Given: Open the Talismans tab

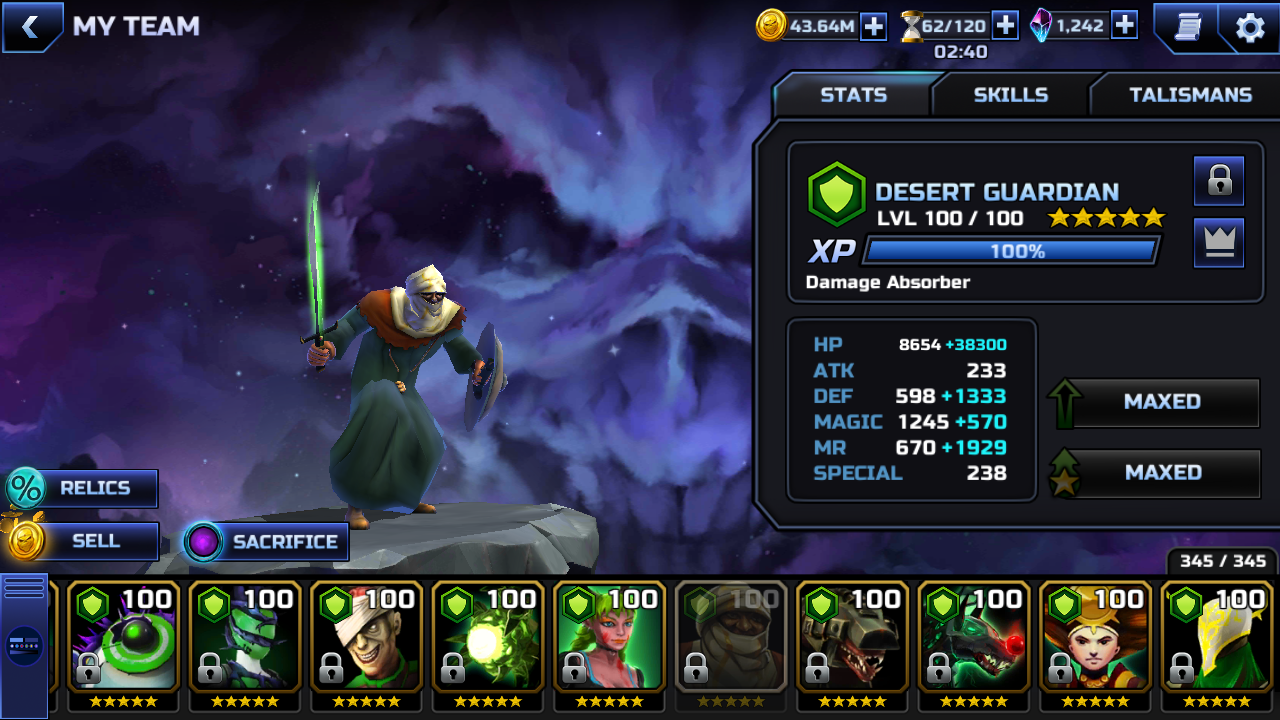Looking at the screenshot, I should click(1190, 95).
